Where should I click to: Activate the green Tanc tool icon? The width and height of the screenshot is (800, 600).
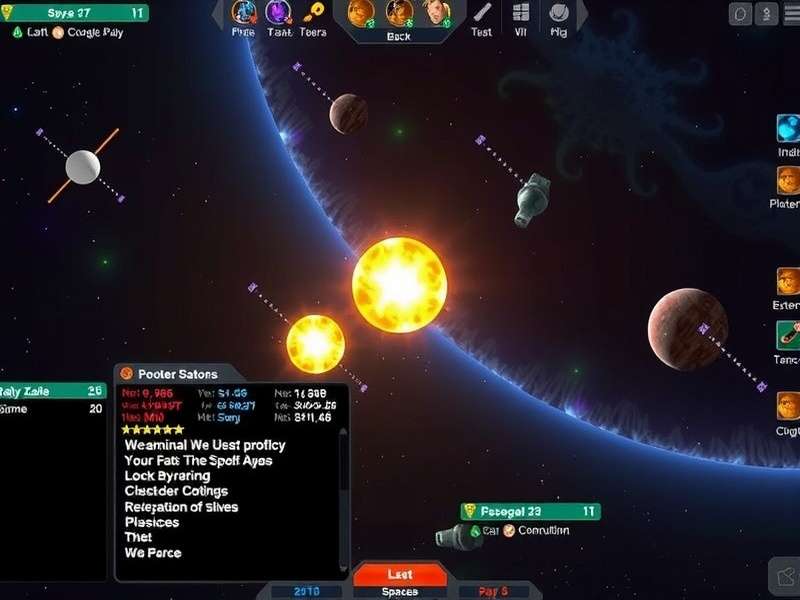(x=789, y=335)
